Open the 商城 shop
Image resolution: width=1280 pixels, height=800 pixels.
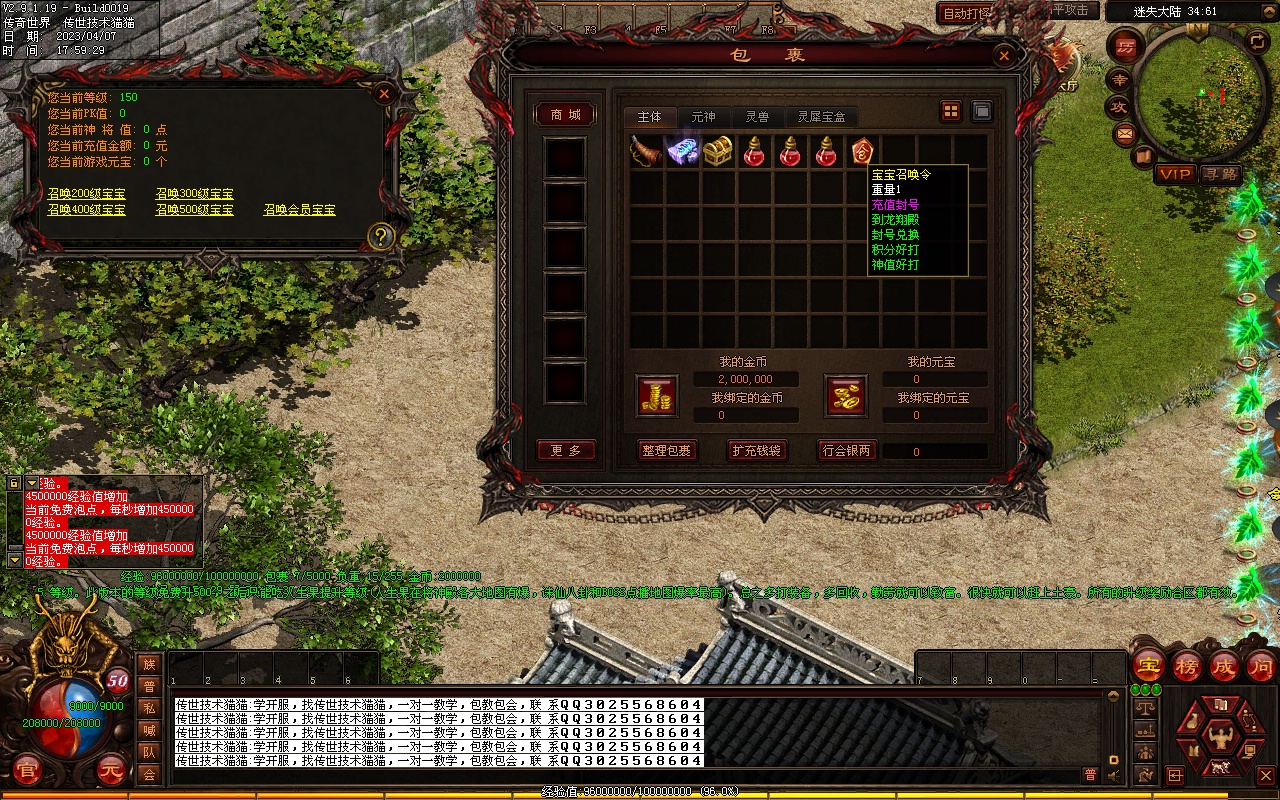point(566,115)
